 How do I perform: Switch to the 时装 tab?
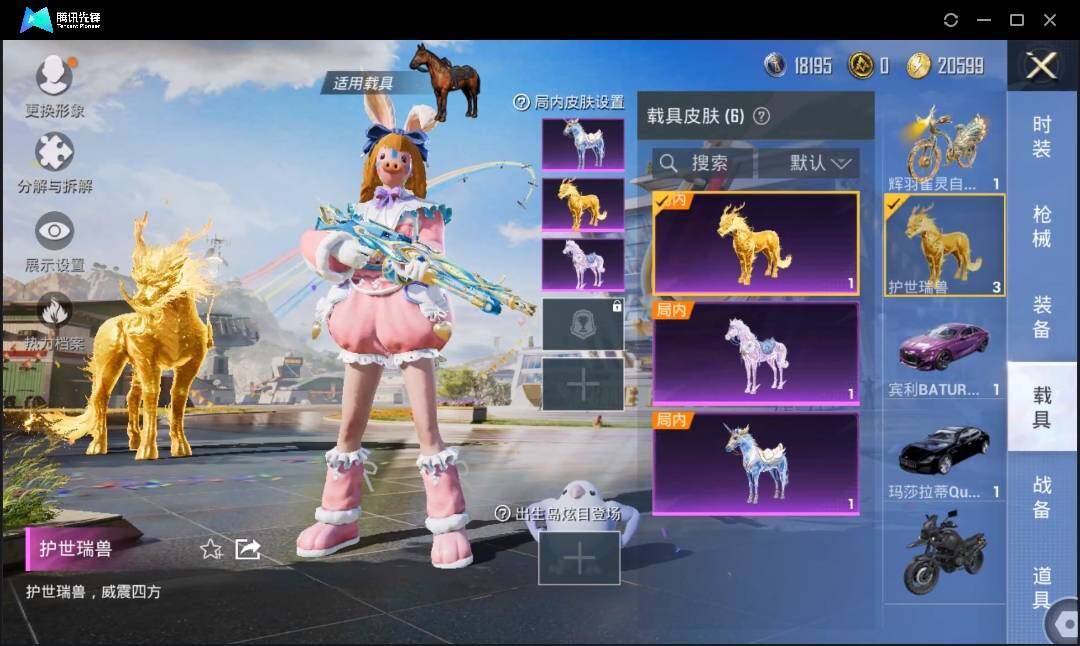pos(1042,136)
